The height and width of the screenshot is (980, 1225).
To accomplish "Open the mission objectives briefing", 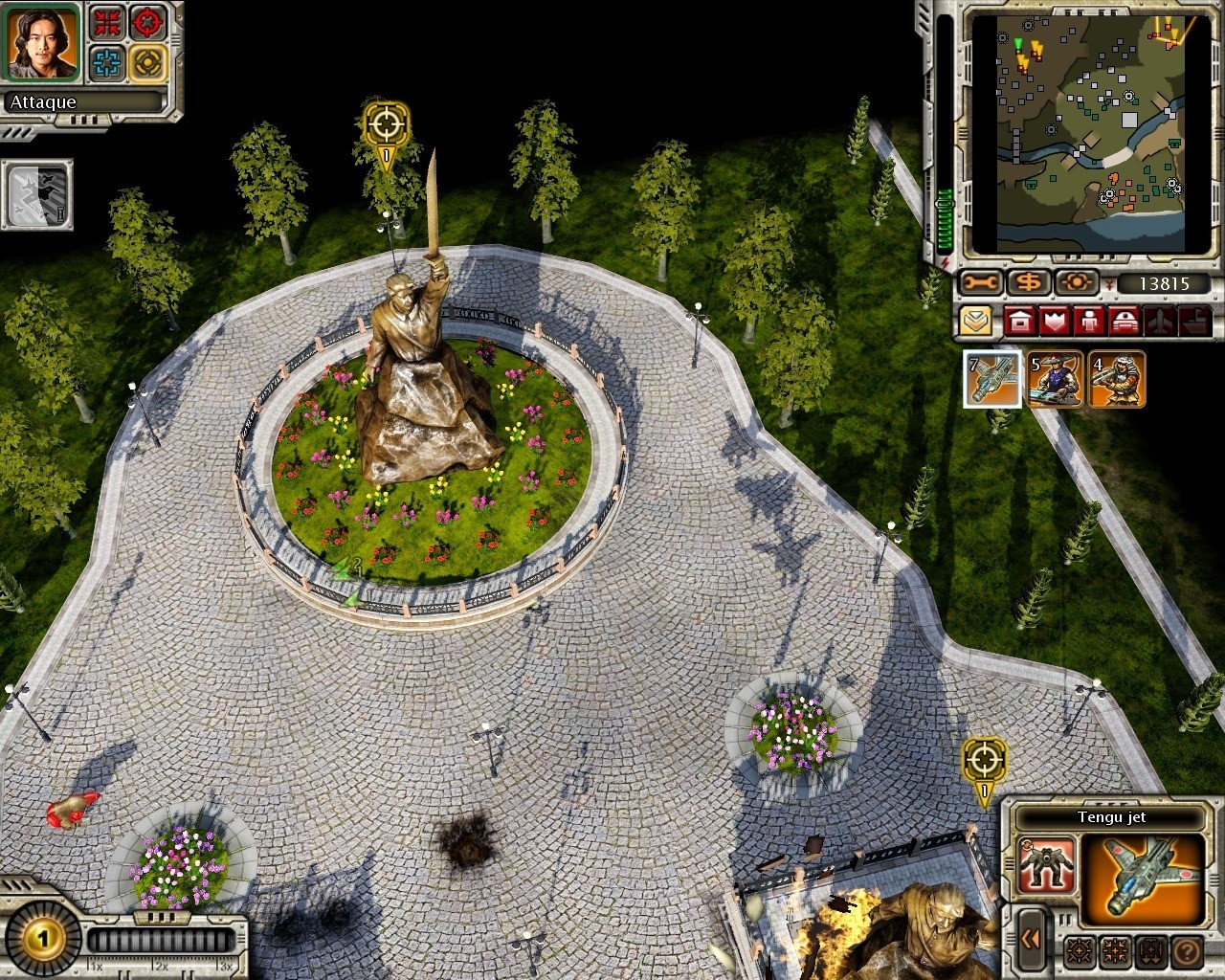I will pos(975,322).
